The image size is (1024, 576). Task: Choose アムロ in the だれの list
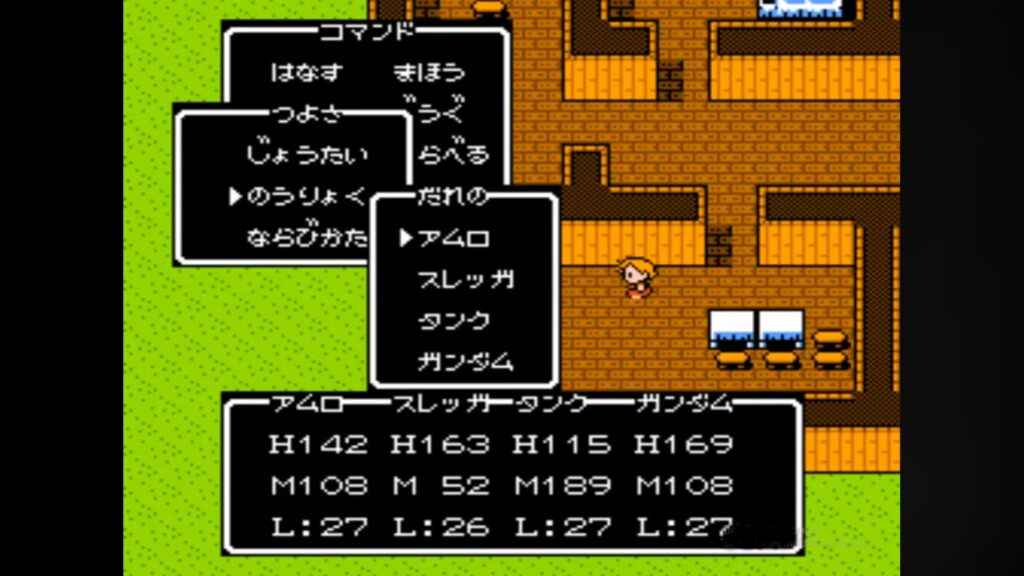pyautogui.click(x=453, y=238)
